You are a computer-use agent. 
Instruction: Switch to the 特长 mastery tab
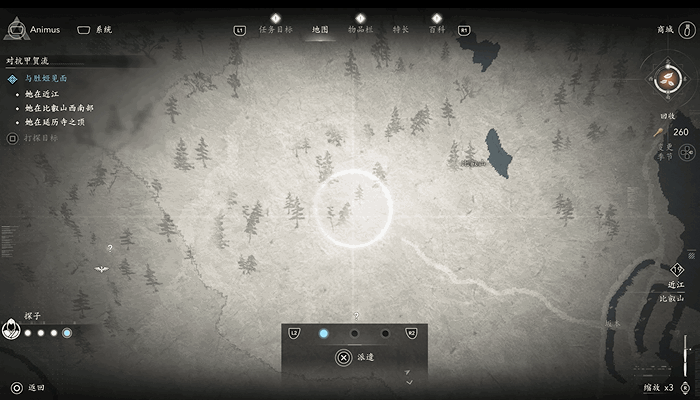pos(400,30)
